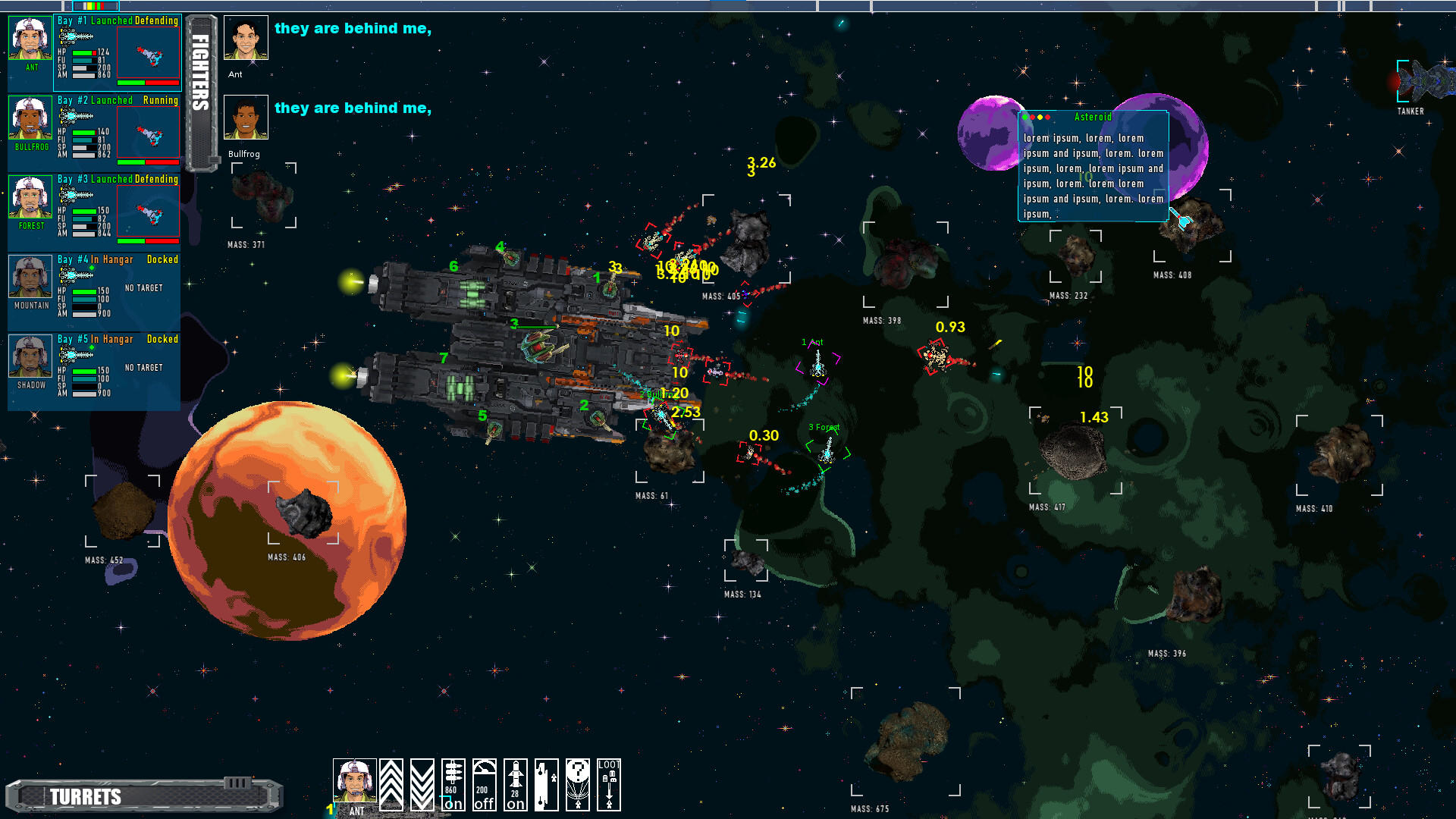Select the dual-bomb deployment icon
Viewport: 1456px width, 819px height.
pyautogui.click(x=548, y=785)
